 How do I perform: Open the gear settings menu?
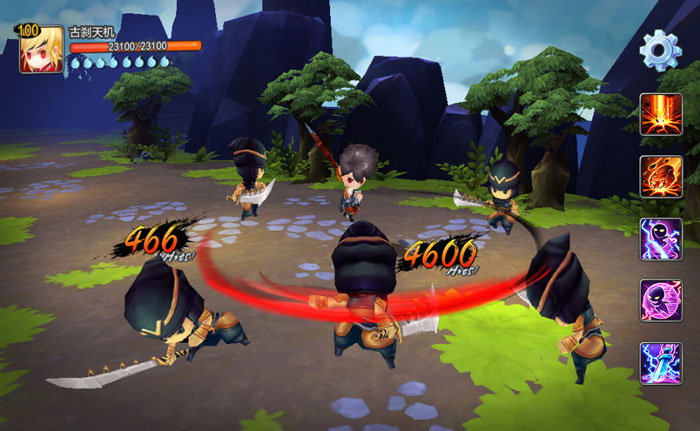pos(660,49)
